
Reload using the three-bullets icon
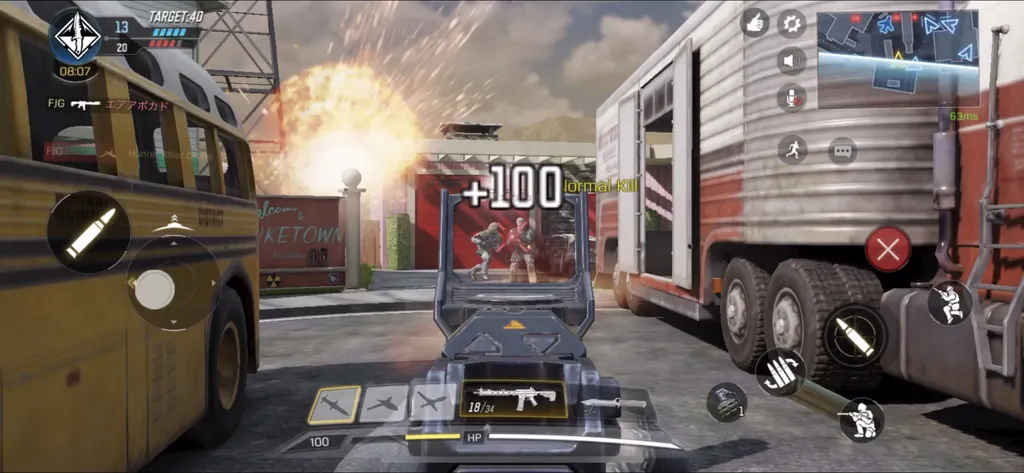pyautogui.click(x=780, y=372)
